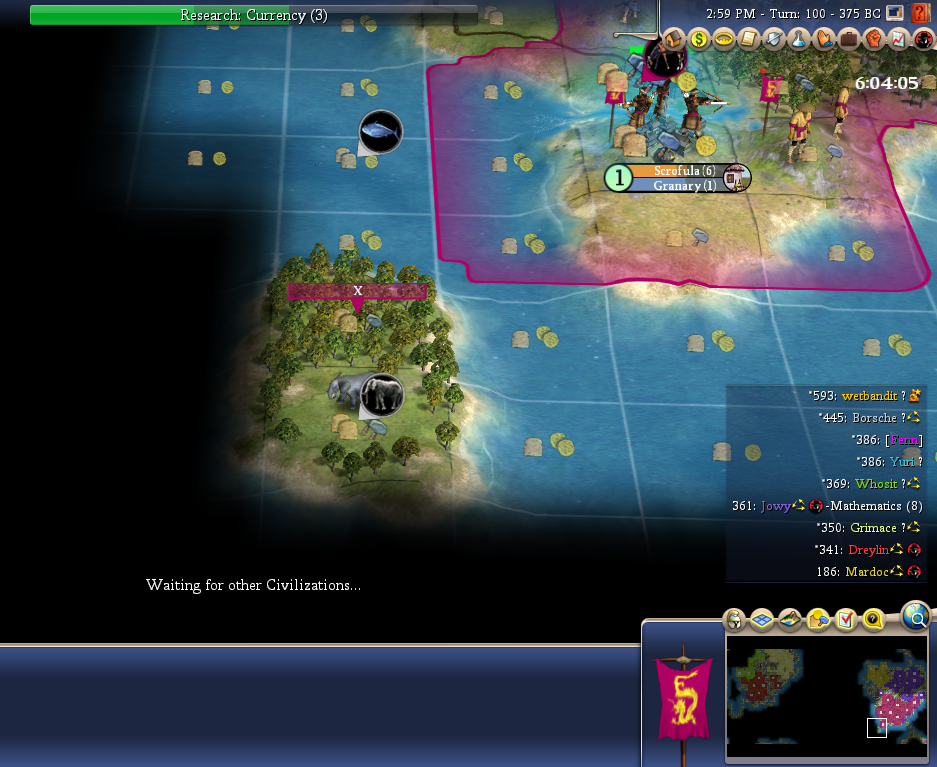Open the Victory Conditions fist icon

pyautogui.click(x=873, y=39)
